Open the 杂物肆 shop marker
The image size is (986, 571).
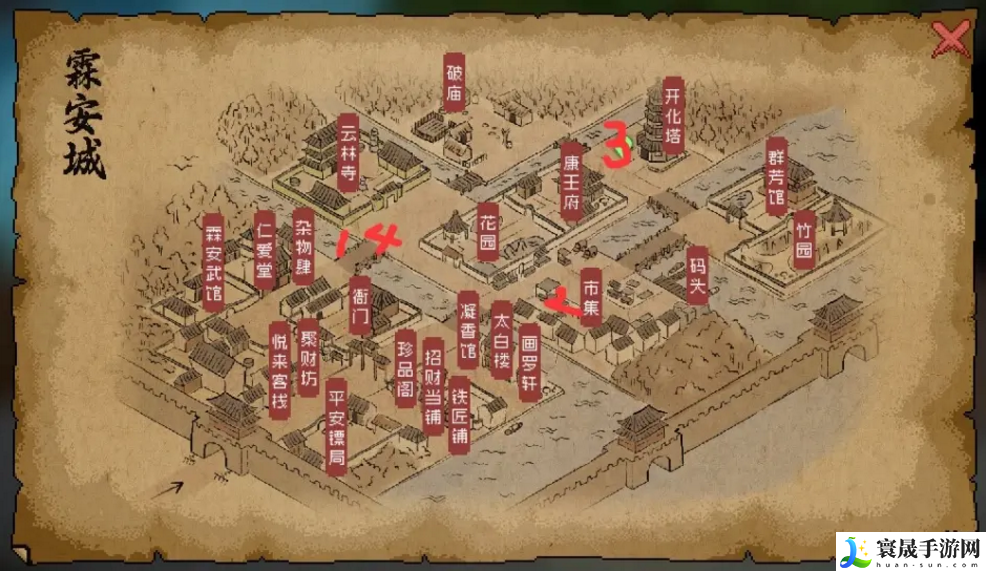[x=303, y=247]
